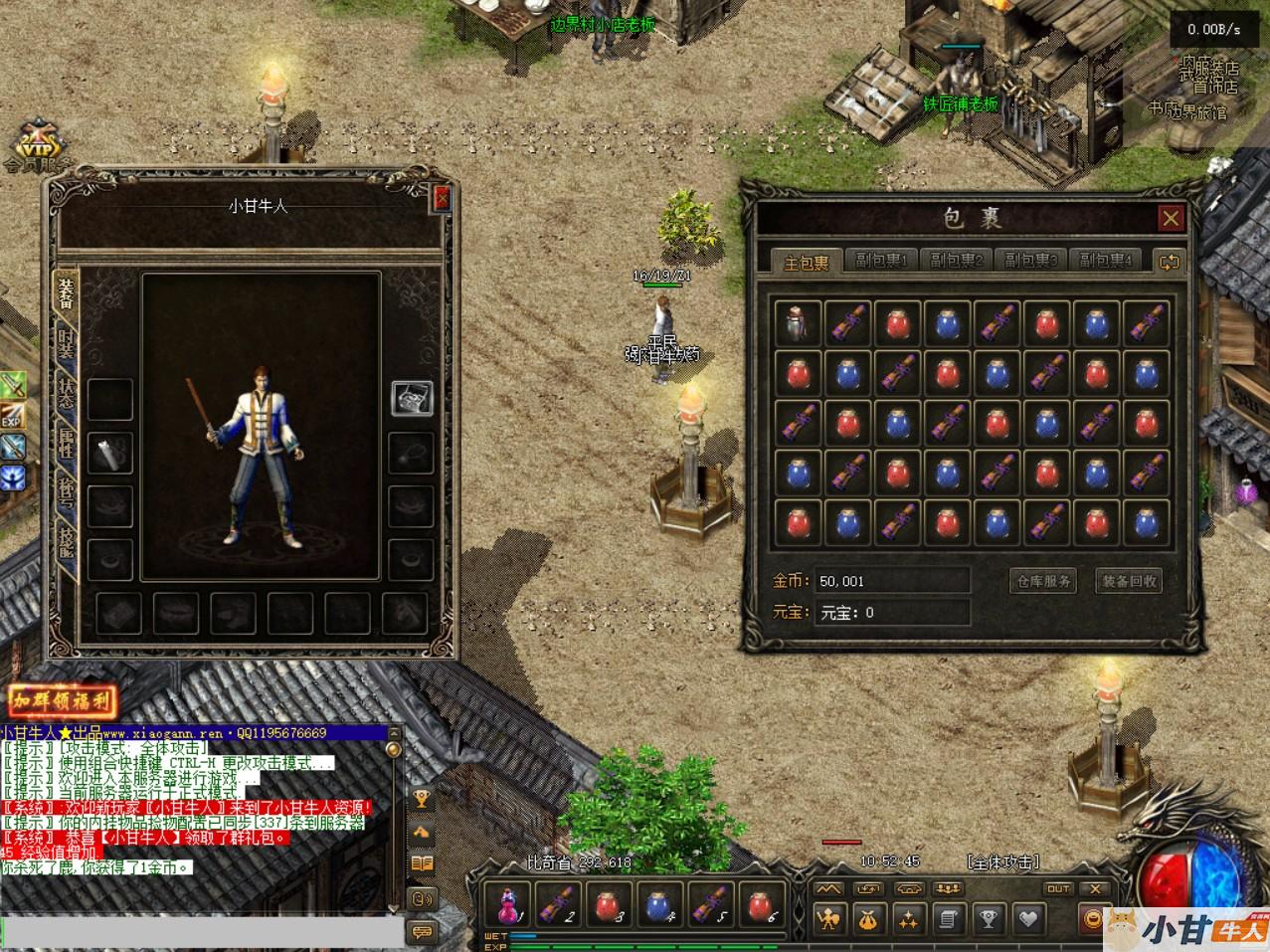Click the 仓库服务 warehouse button
The height and width of the screenshot is (952, 1270).
coord(1041,581)
